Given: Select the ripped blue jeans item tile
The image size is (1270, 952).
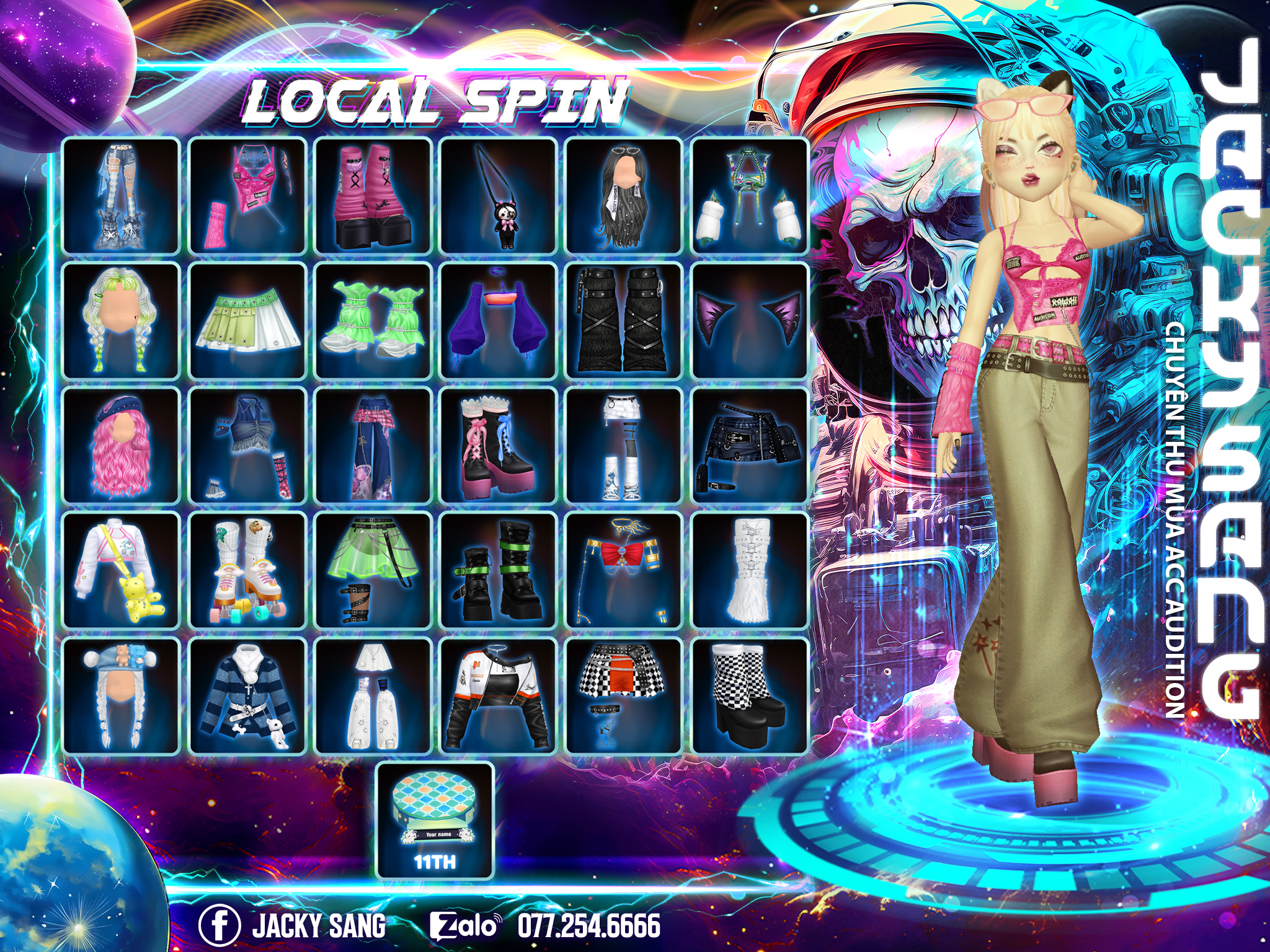Looking at the screenshot, I should point(122,196).
